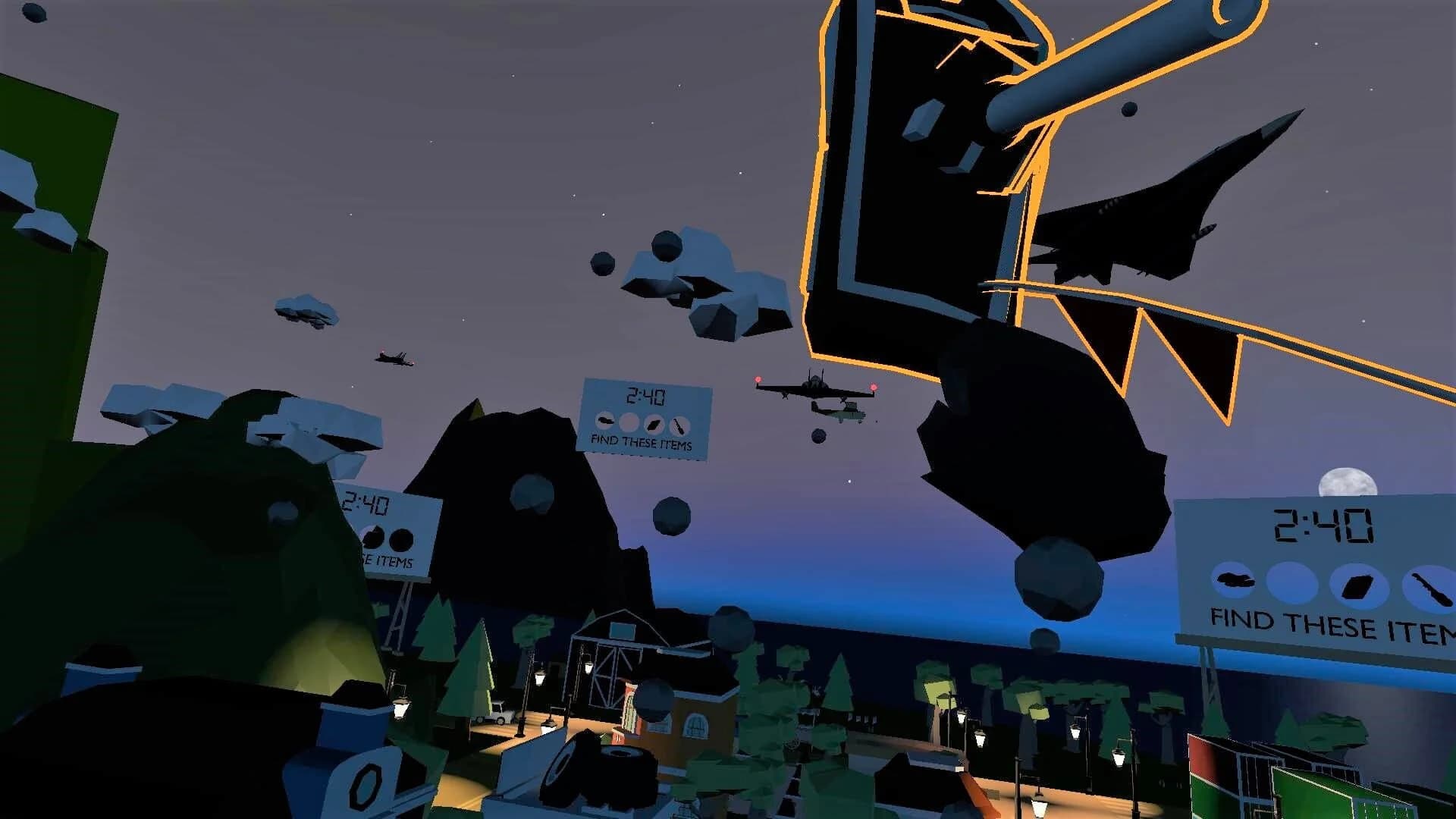This screenshot has height=819, width=1456.
Task: Click the knife icon on the center billboard
Action: pos(680,426)
